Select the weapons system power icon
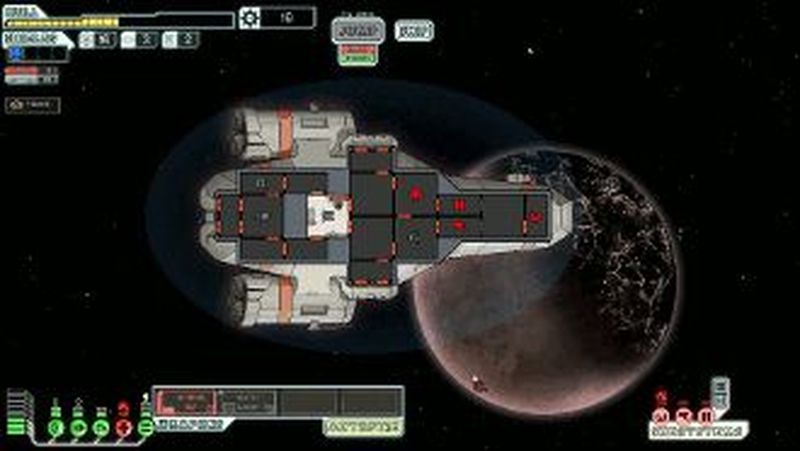800x451 pixels. 146,427
